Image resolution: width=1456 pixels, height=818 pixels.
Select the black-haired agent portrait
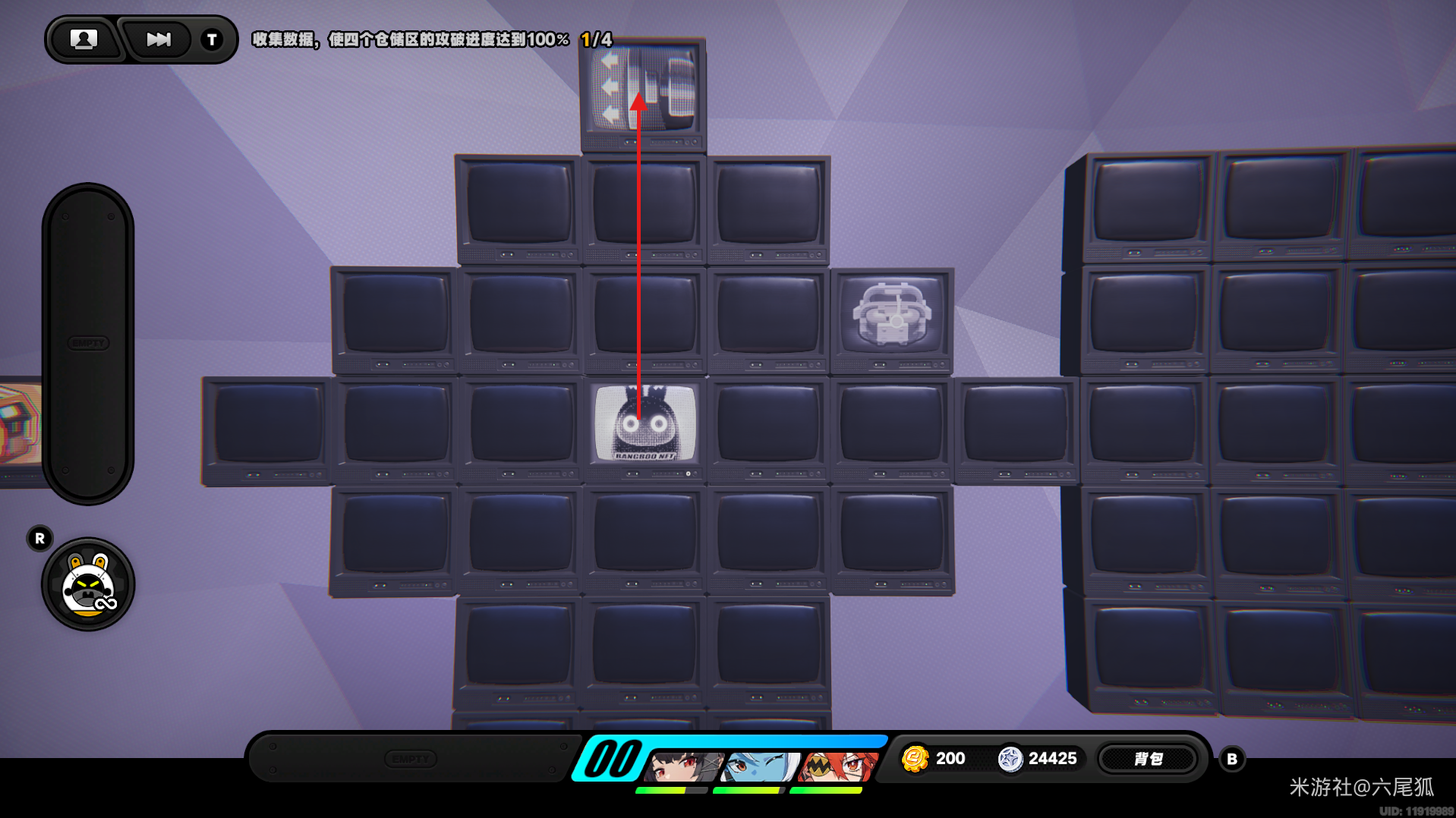pyautogui.click(x=683, y=766)
